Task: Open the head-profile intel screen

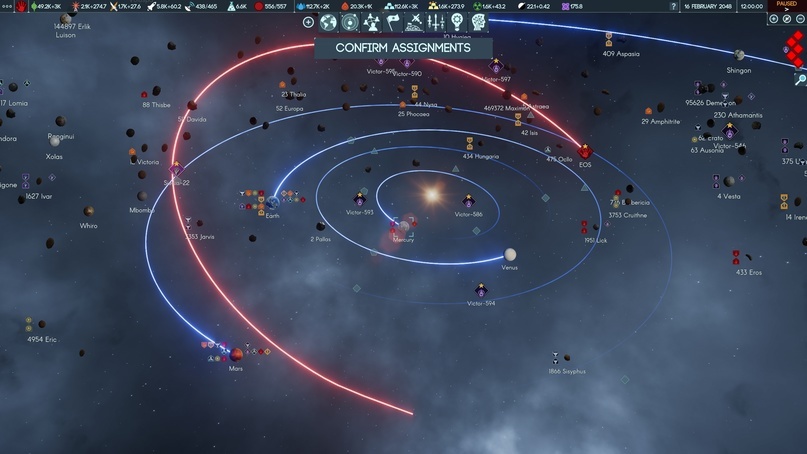Action: [x=478, y=22]
